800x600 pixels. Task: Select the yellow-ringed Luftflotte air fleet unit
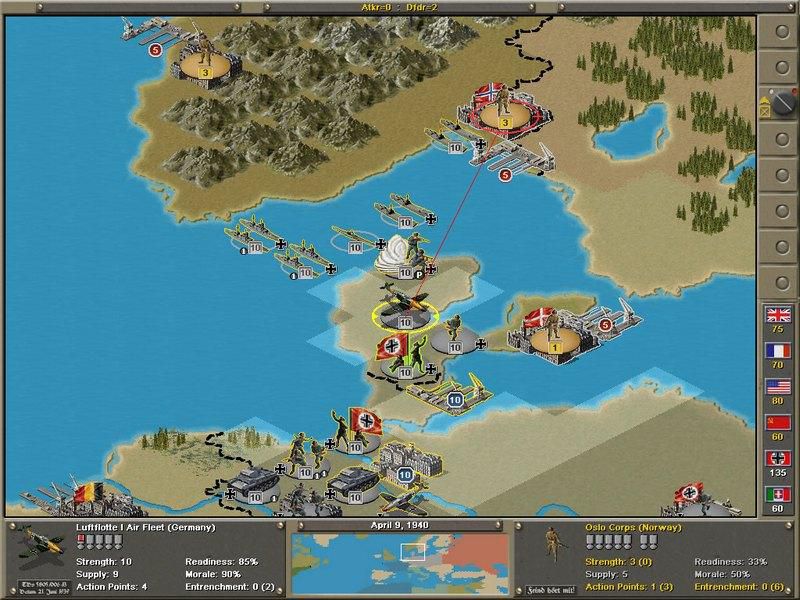click(405, 308)
